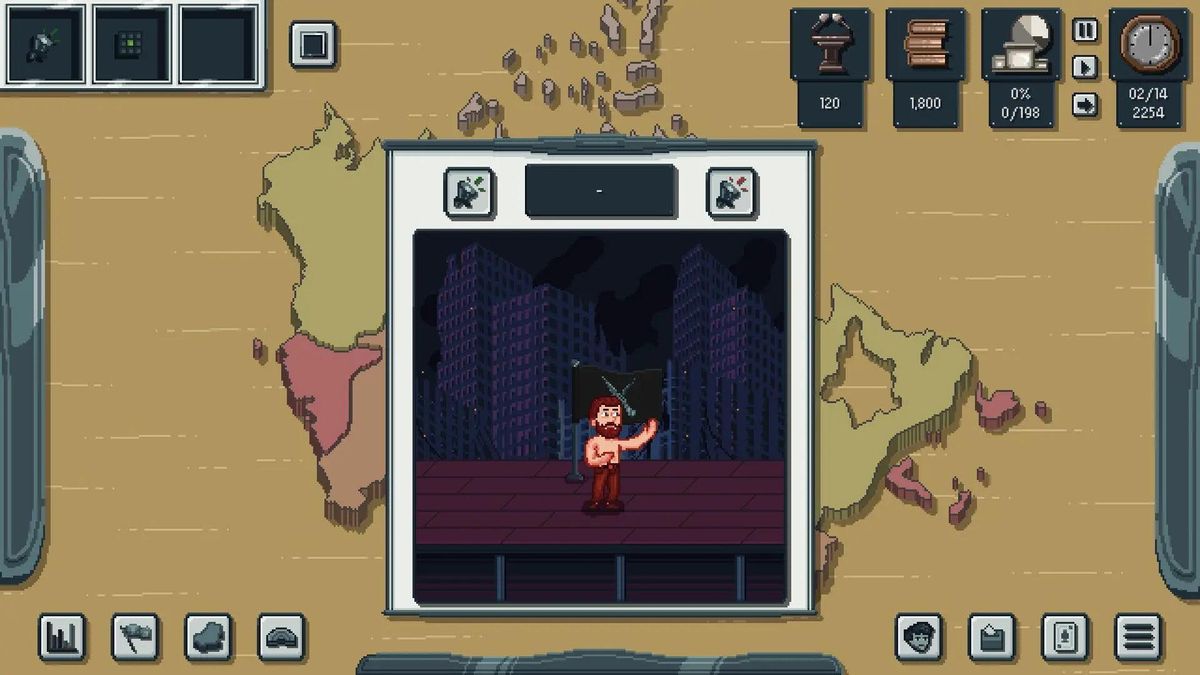The width and height of the screenshot is (1200, 675).
Task: Click the pie chart support icon
Action: [1020, 45]
